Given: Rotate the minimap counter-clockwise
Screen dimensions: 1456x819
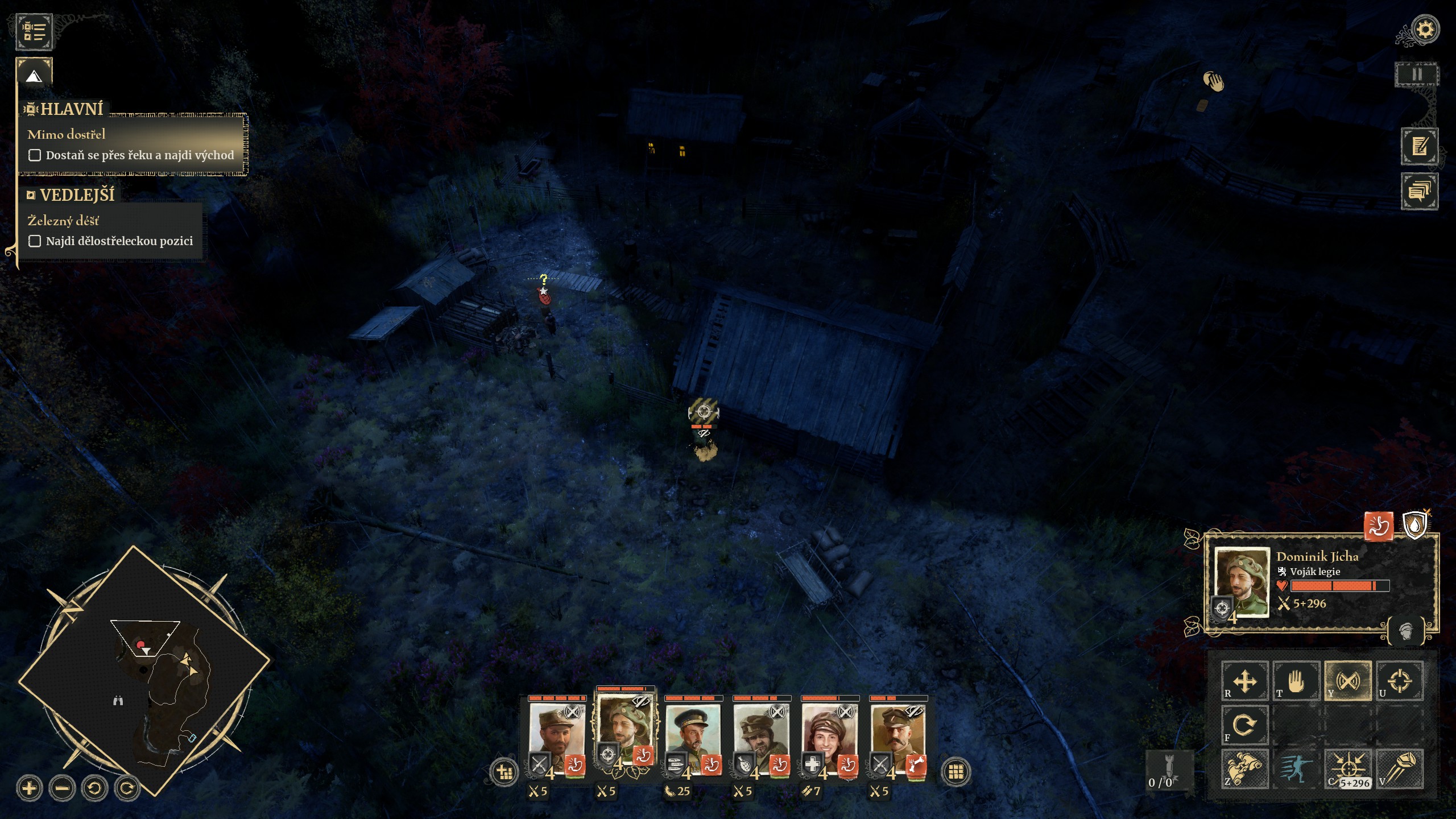Looking at the screenshot, I should (94, 788).
